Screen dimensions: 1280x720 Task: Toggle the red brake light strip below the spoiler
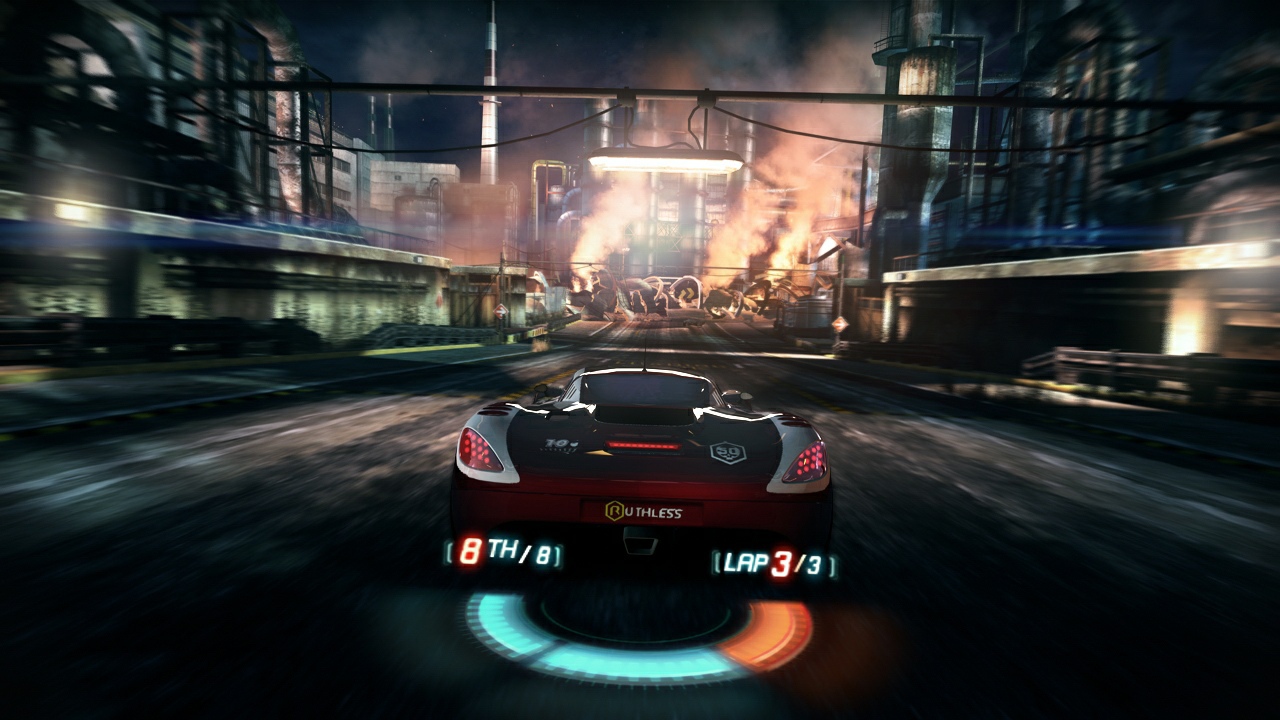[x=642, y=443]
